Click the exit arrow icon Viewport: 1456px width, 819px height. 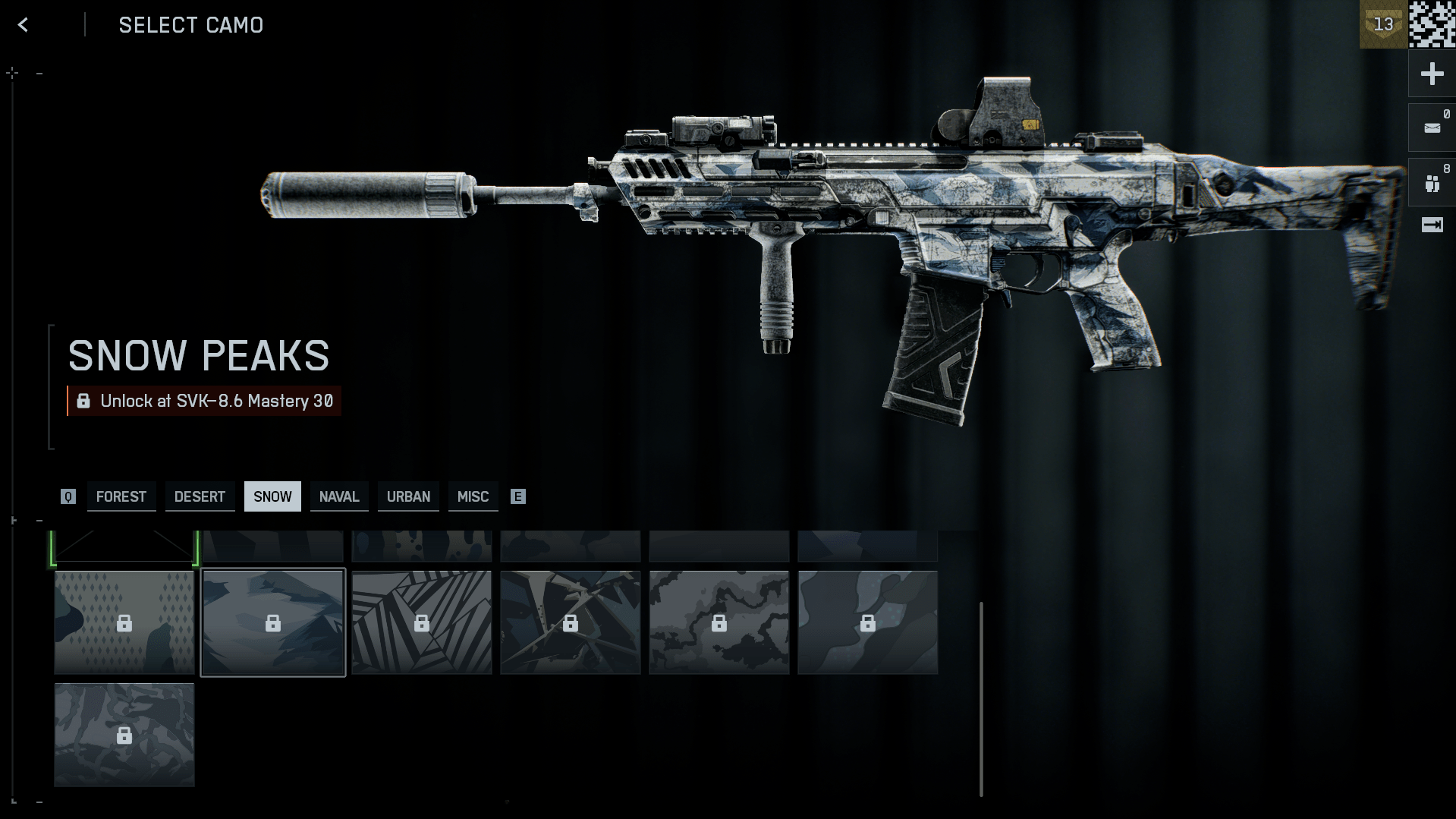pos(1432,225)
